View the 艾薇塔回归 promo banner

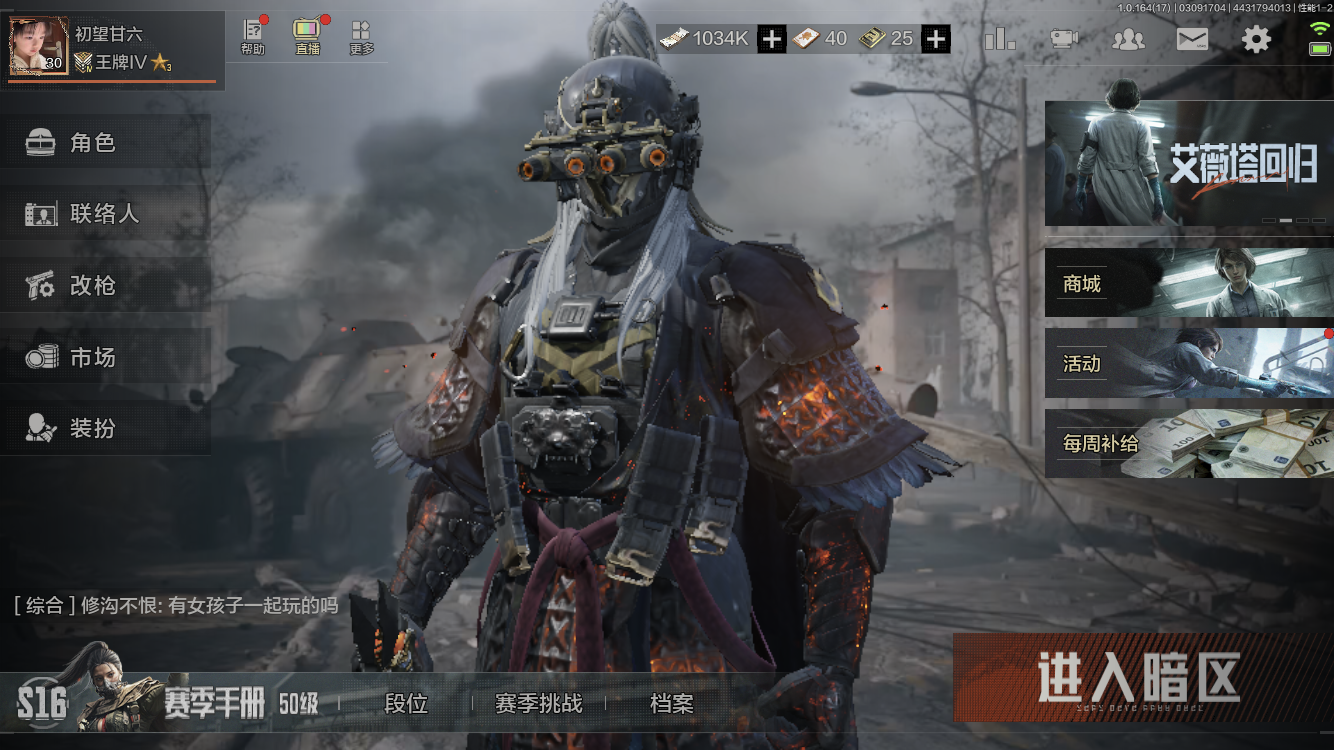tap(1188, 163)
